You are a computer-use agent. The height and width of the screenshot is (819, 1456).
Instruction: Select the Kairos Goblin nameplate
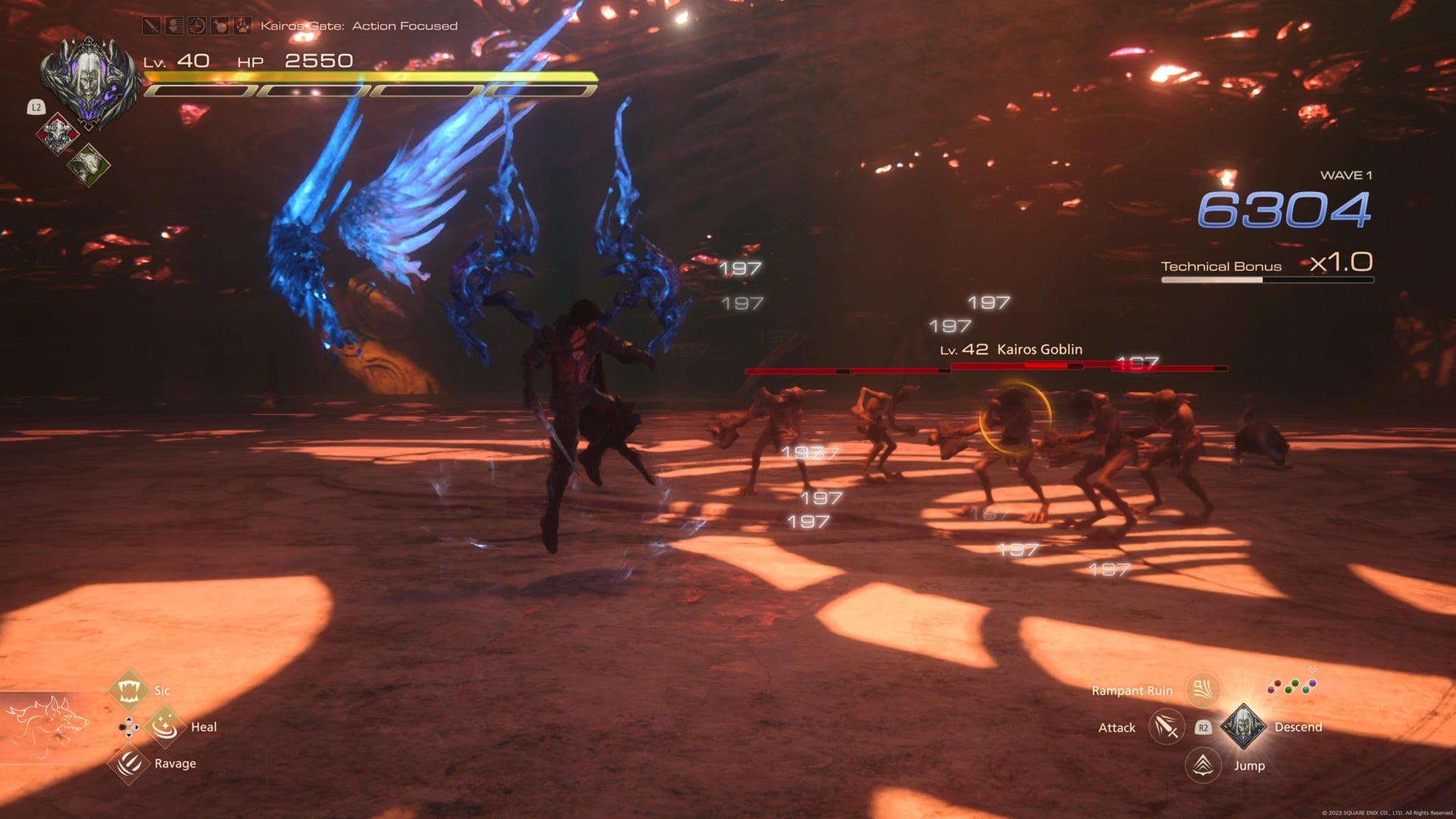(x=1011, y=350)
